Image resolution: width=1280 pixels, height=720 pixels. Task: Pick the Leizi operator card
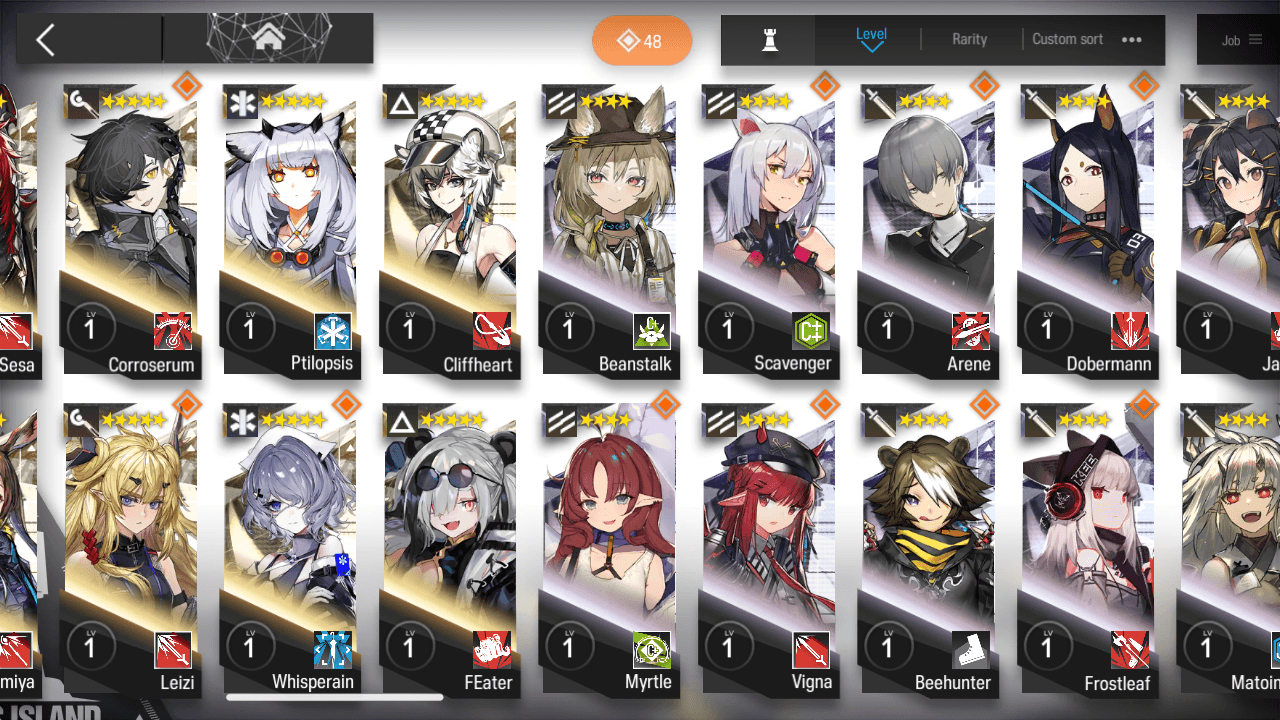point(131,550)
